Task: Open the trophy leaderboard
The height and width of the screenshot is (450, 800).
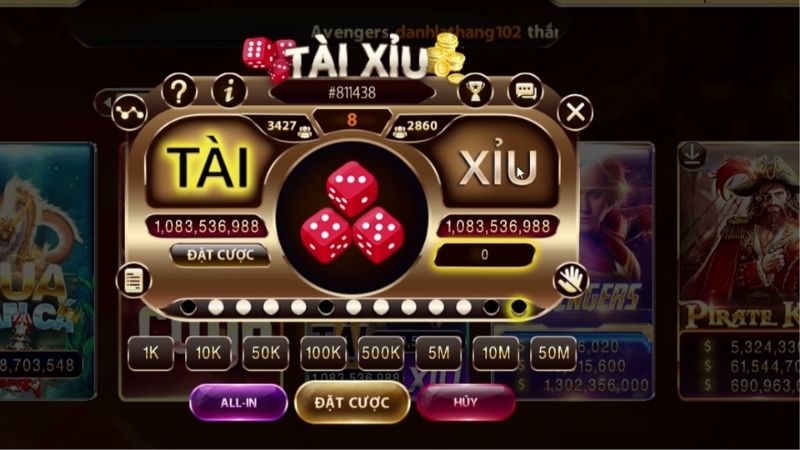Action: click(474, 92)
